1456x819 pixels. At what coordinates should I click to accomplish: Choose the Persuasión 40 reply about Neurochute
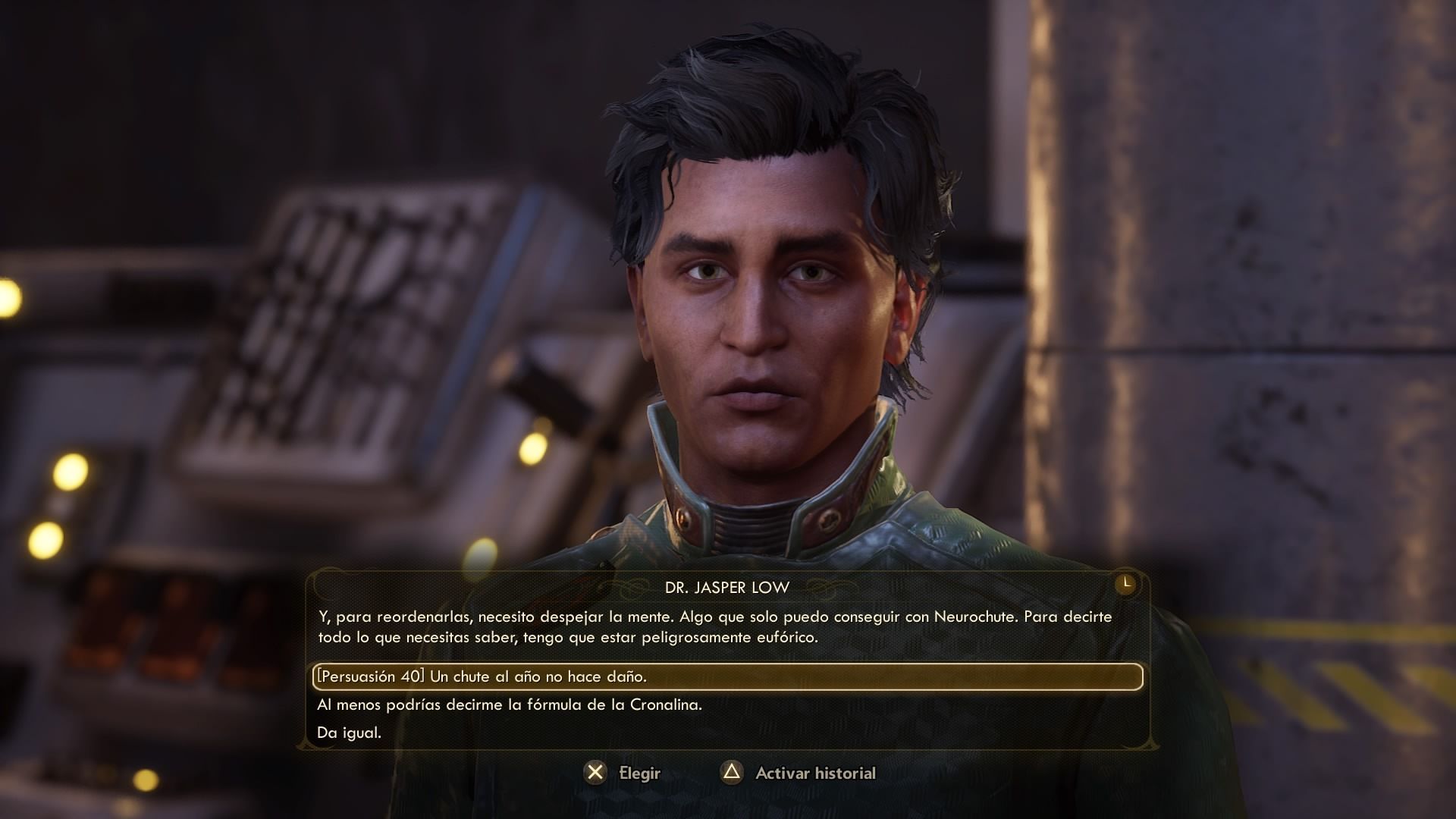click(x=482, y=676)
